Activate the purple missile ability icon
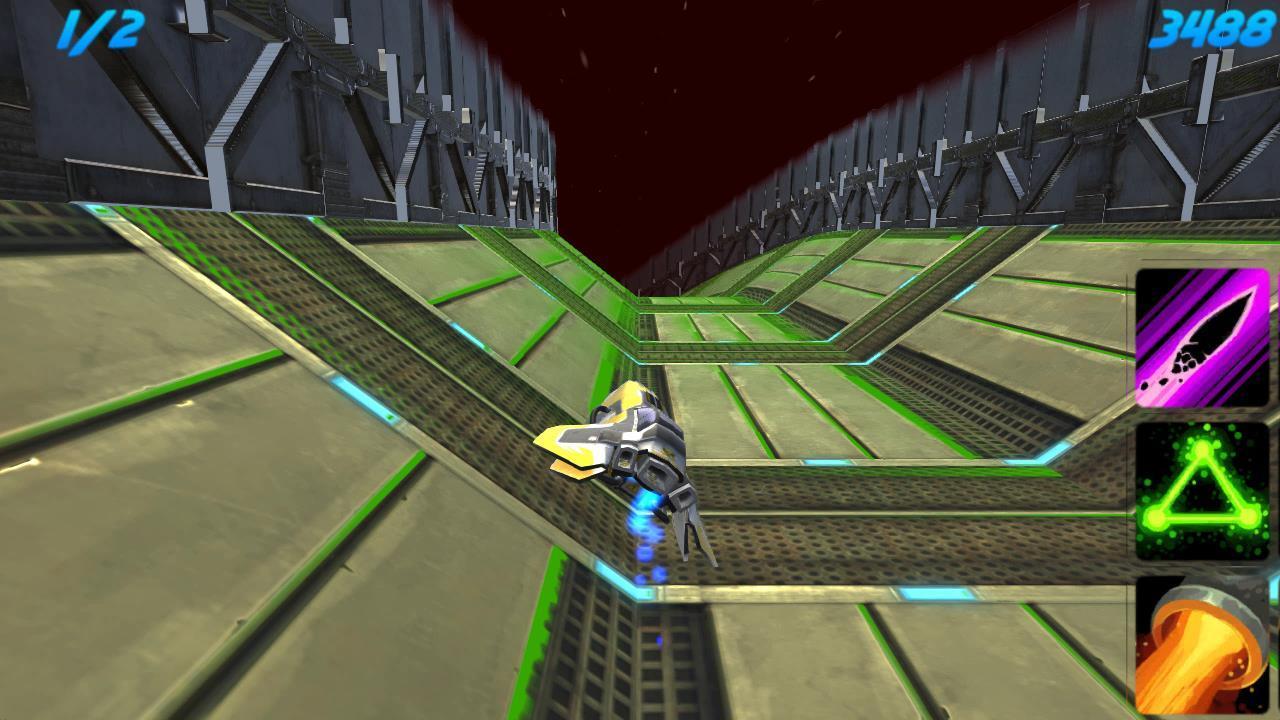Viewport: 1280px width, 720px height. [x=1202, y=337]
